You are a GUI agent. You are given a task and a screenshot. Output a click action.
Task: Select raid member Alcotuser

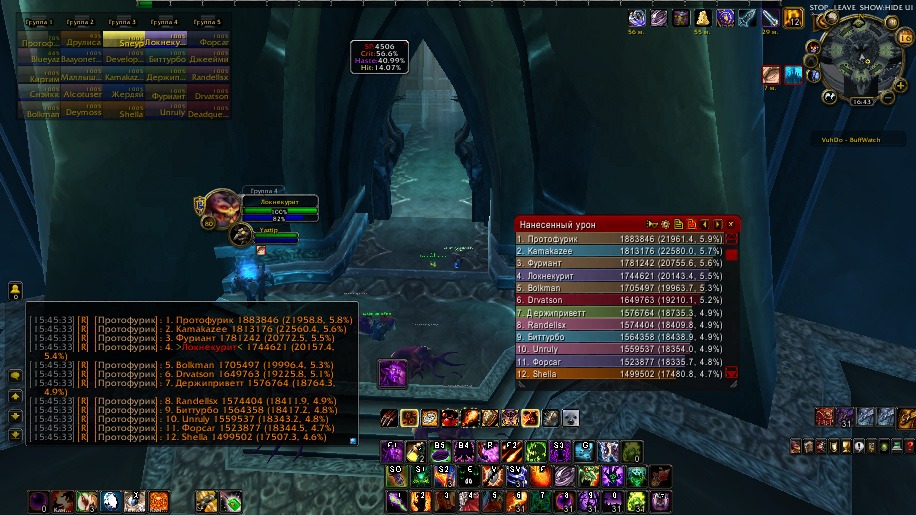(x=80, y=95)
